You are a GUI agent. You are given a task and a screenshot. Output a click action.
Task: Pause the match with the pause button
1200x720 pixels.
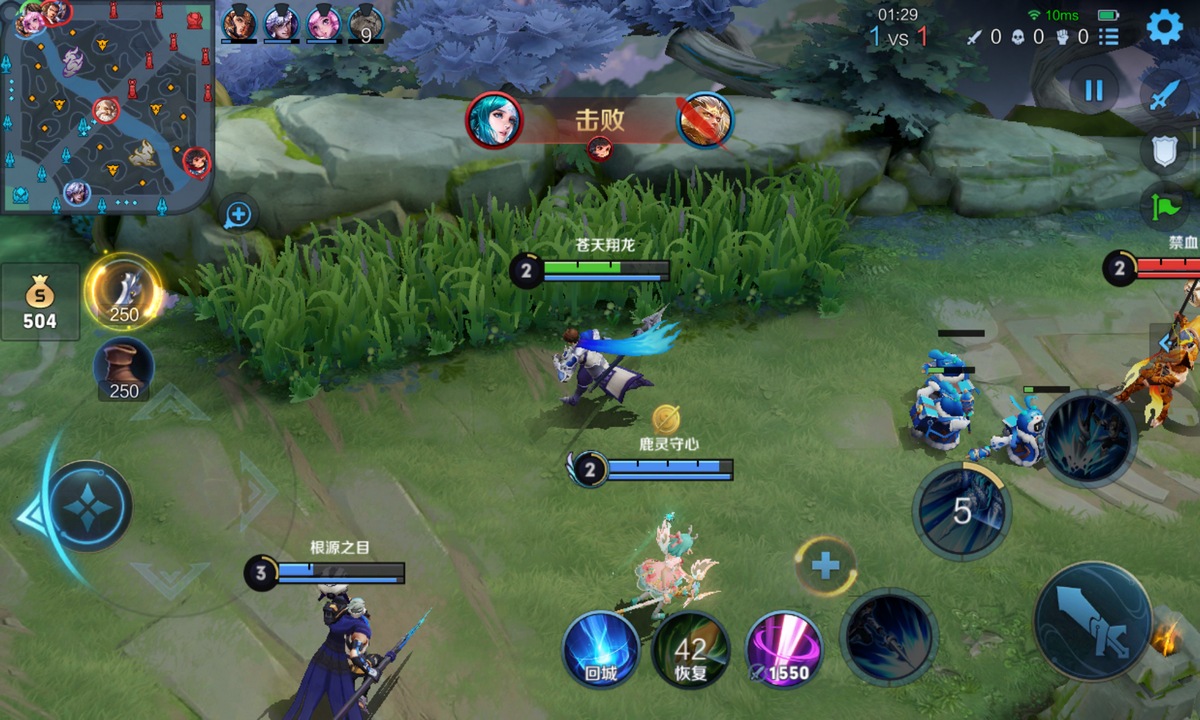1094,90
